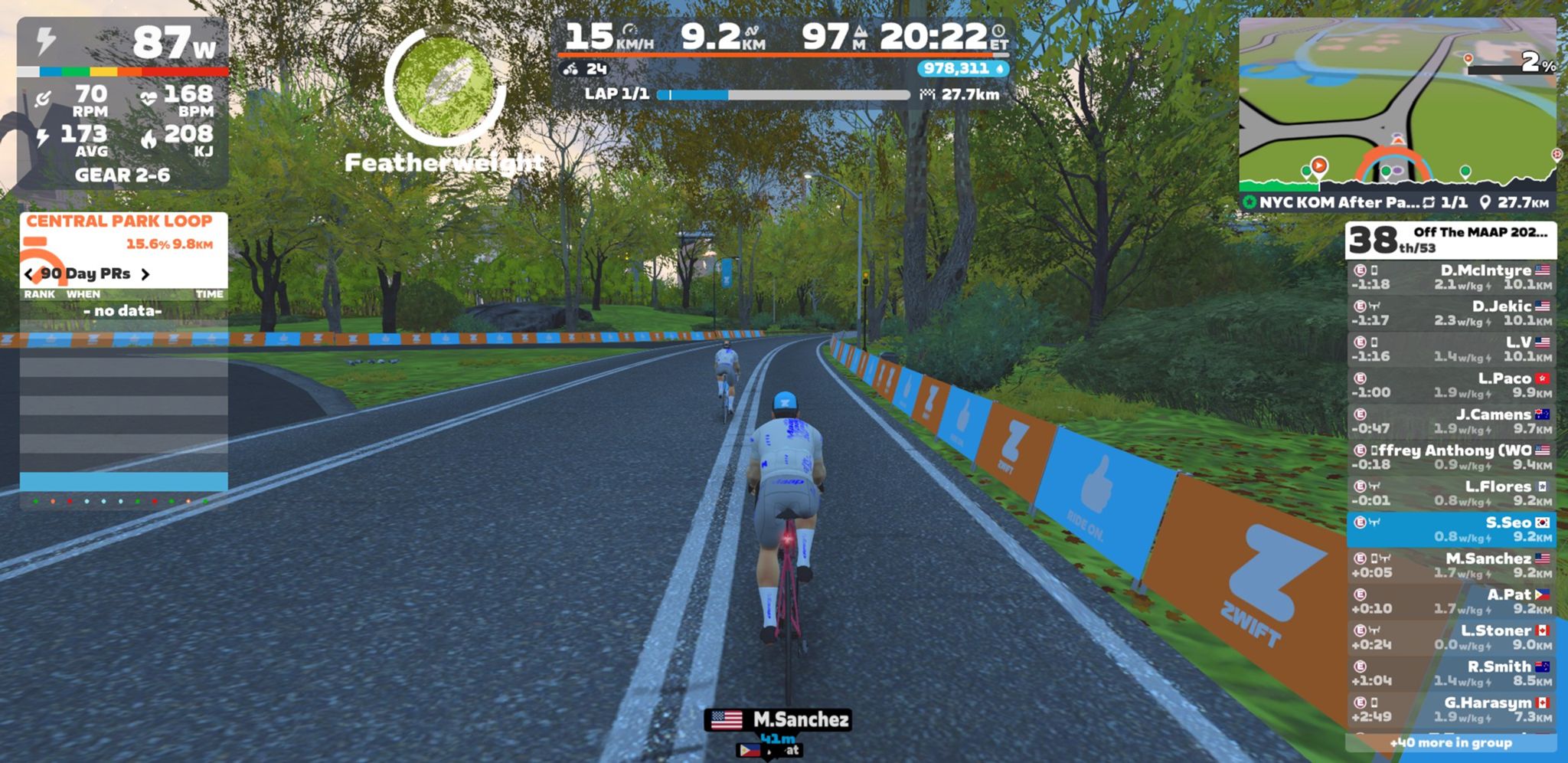Select L.Flores in the rider list
This screenshot has height=763, width=1568.
tap(1451, 493)
